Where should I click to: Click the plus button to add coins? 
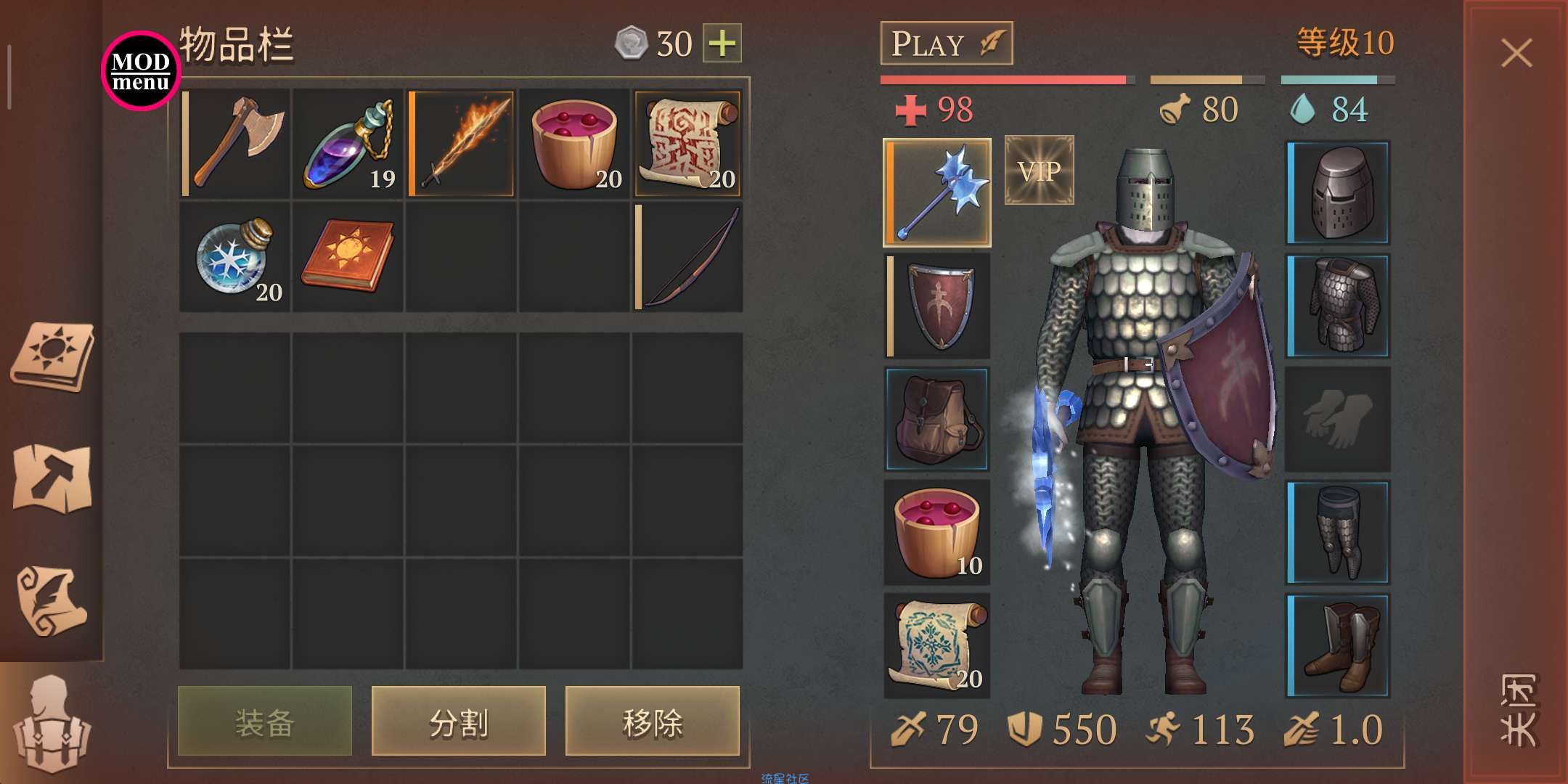click(722, 44)
